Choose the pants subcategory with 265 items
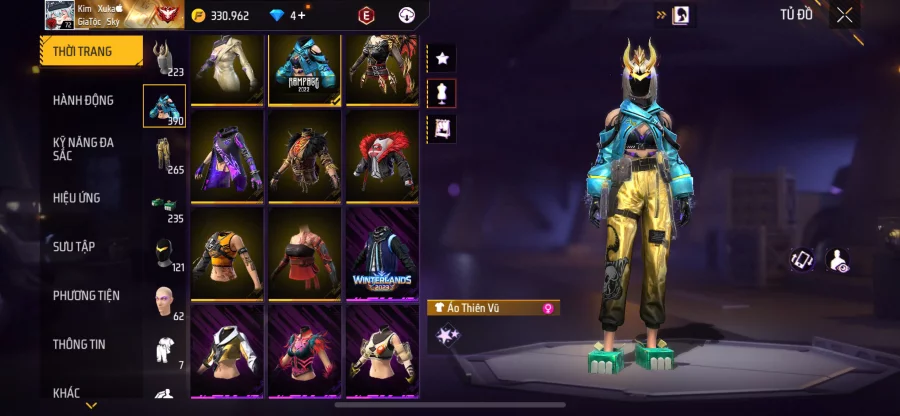The height and width of the screenshot is (416, 900). (164, 155)
